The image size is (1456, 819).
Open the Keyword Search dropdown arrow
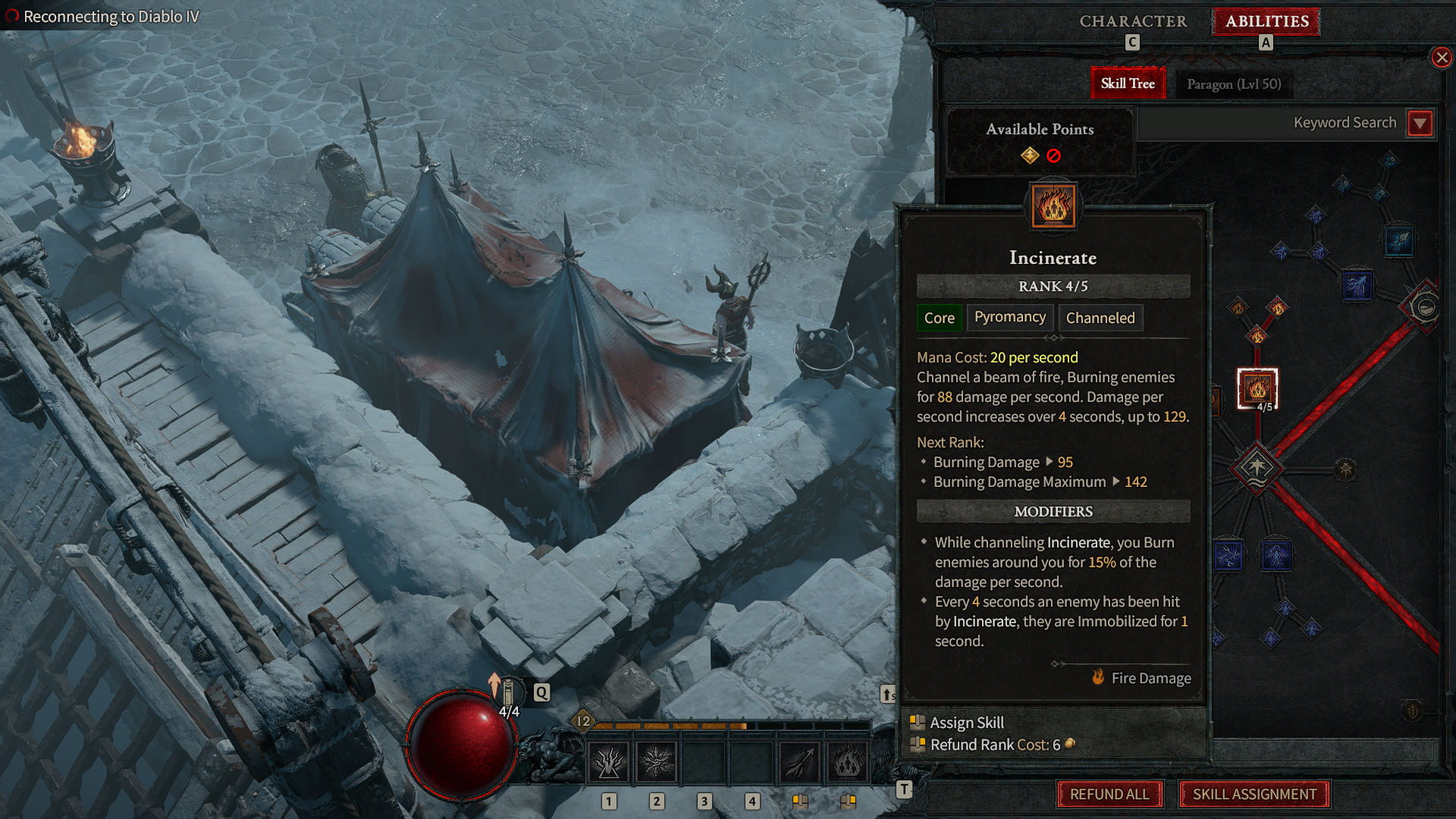point(1420,123)
